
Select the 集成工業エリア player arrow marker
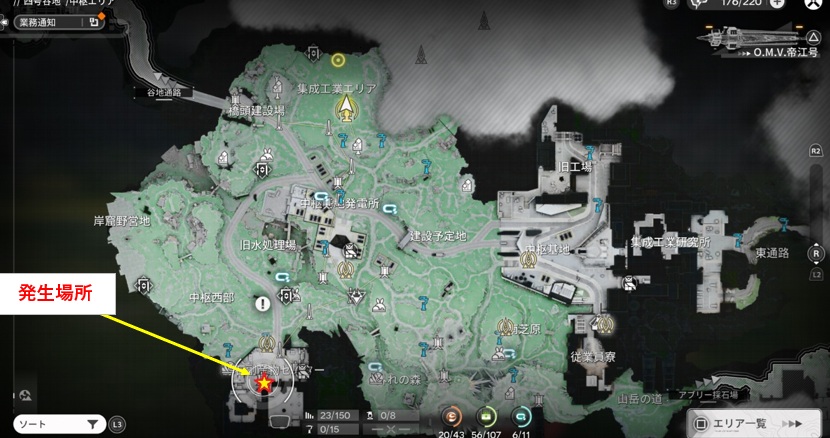(346, 106)
